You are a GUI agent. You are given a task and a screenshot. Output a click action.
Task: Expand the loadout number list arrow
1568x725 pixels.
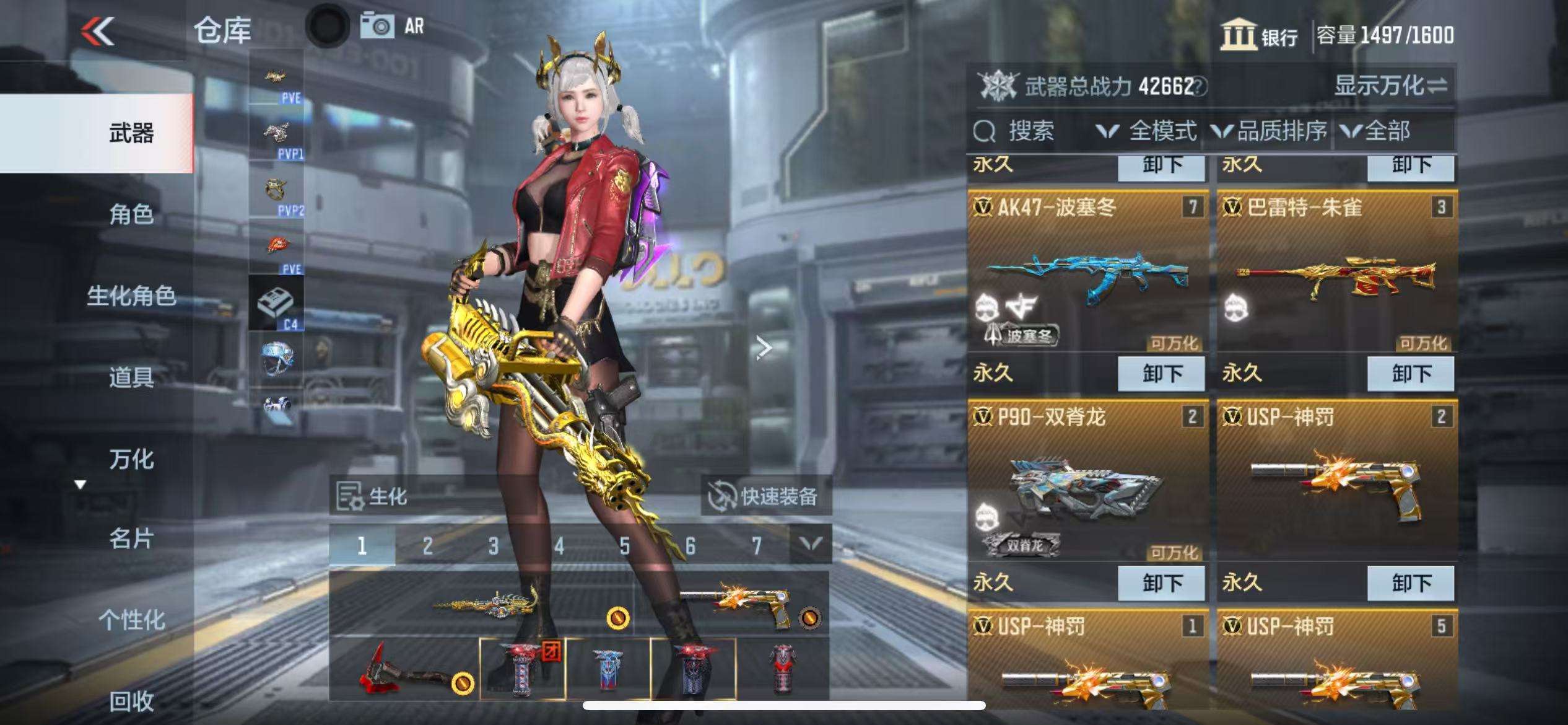(x=811, y=545)
